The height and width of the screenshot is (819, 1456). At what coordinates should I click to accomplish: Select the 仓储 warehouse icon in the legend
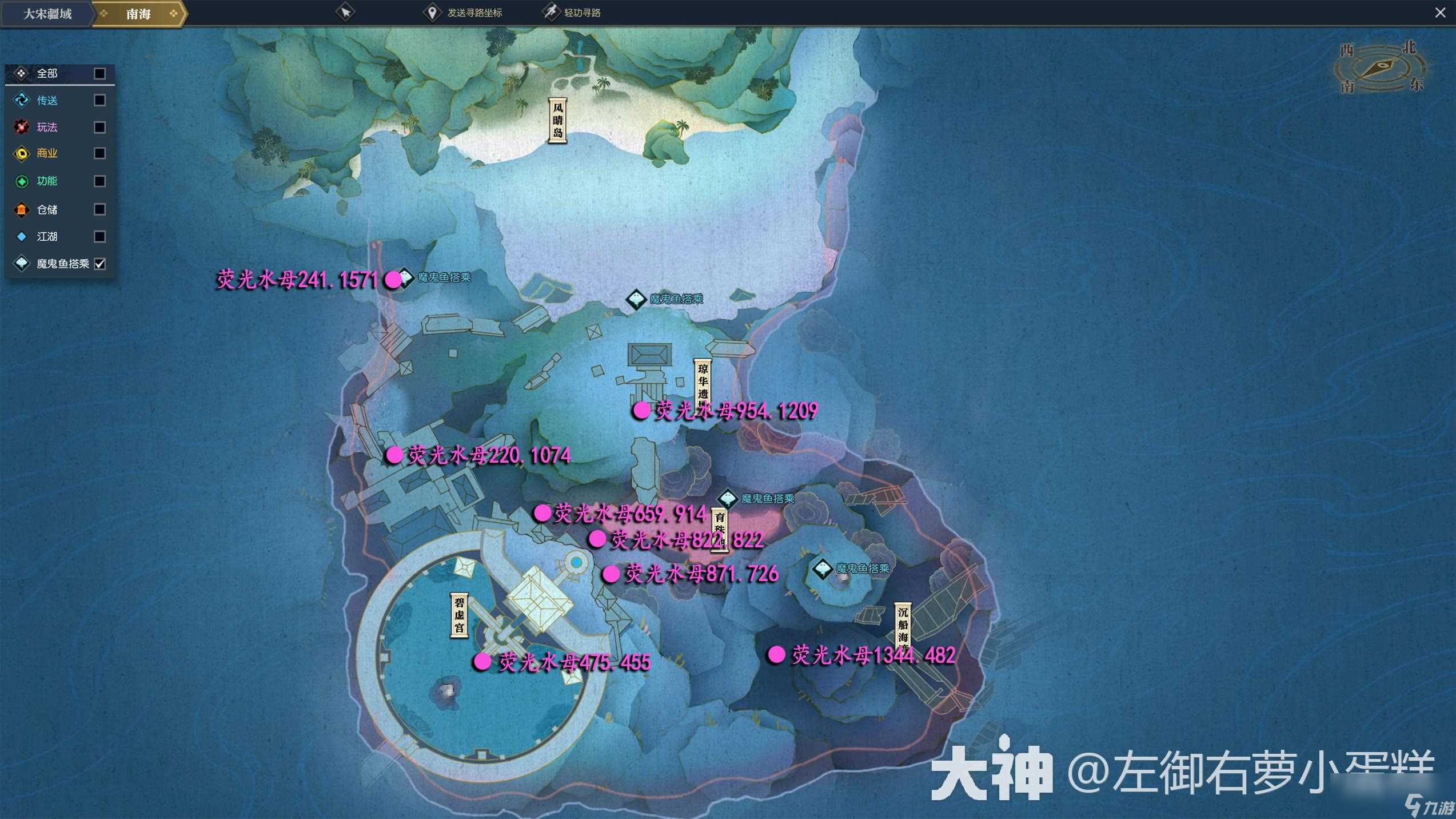(x=21, y=209)
